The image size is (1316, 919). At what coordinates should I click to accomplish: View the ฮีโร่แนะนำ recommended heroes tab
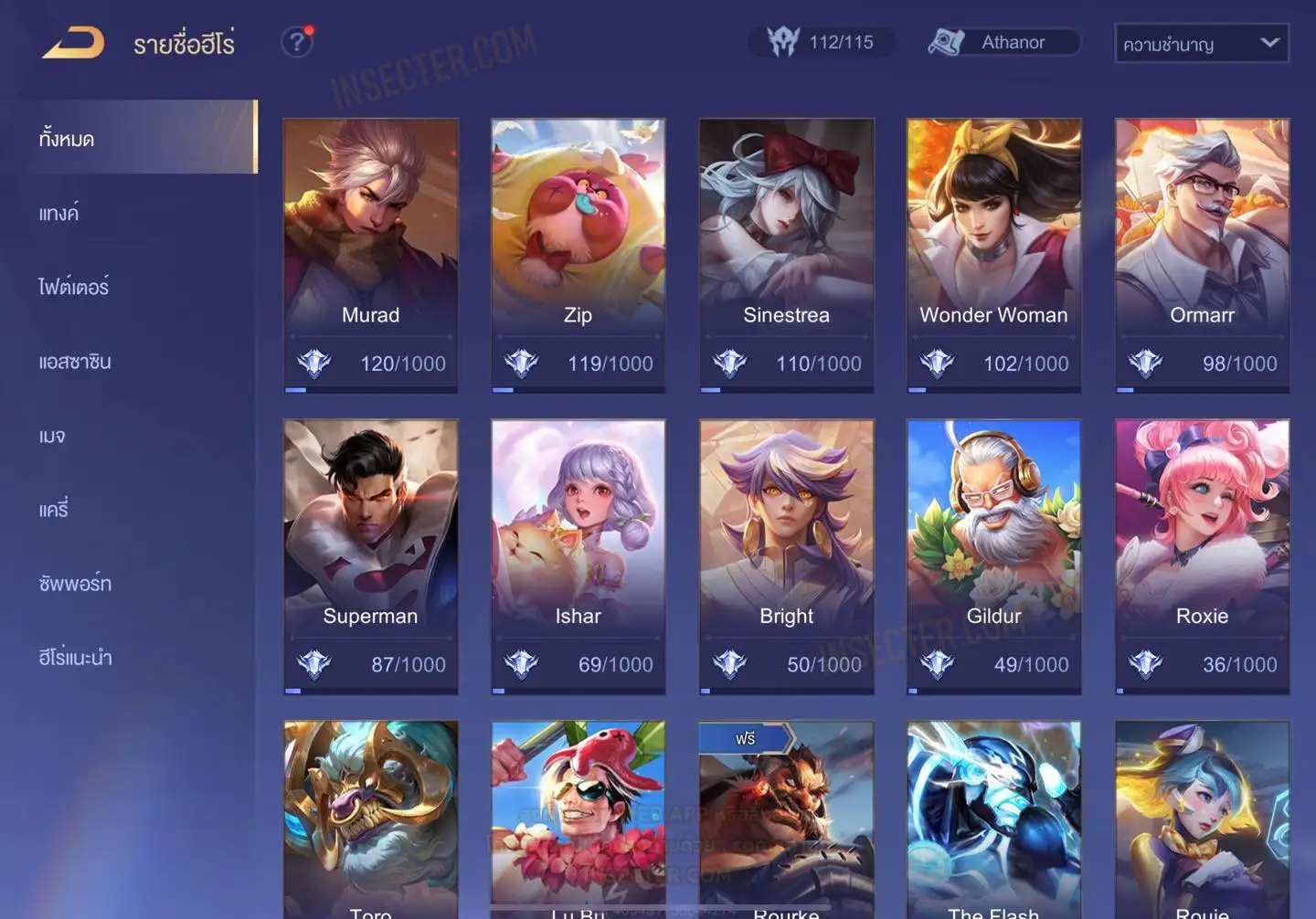(75, 658)
